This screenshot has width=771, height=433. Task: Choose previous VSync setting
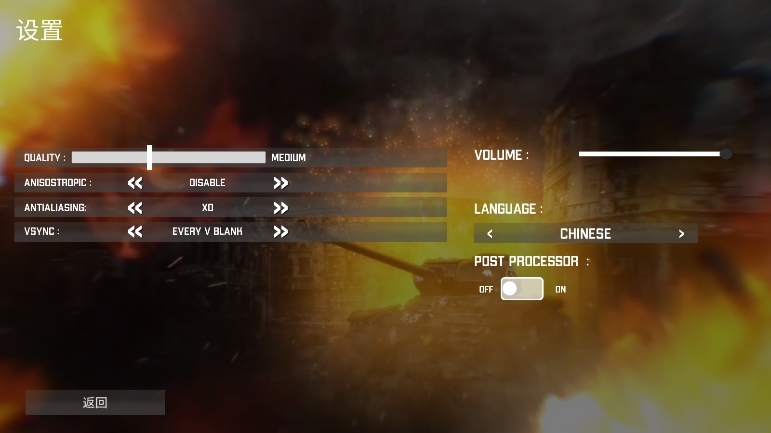point(135,232)
